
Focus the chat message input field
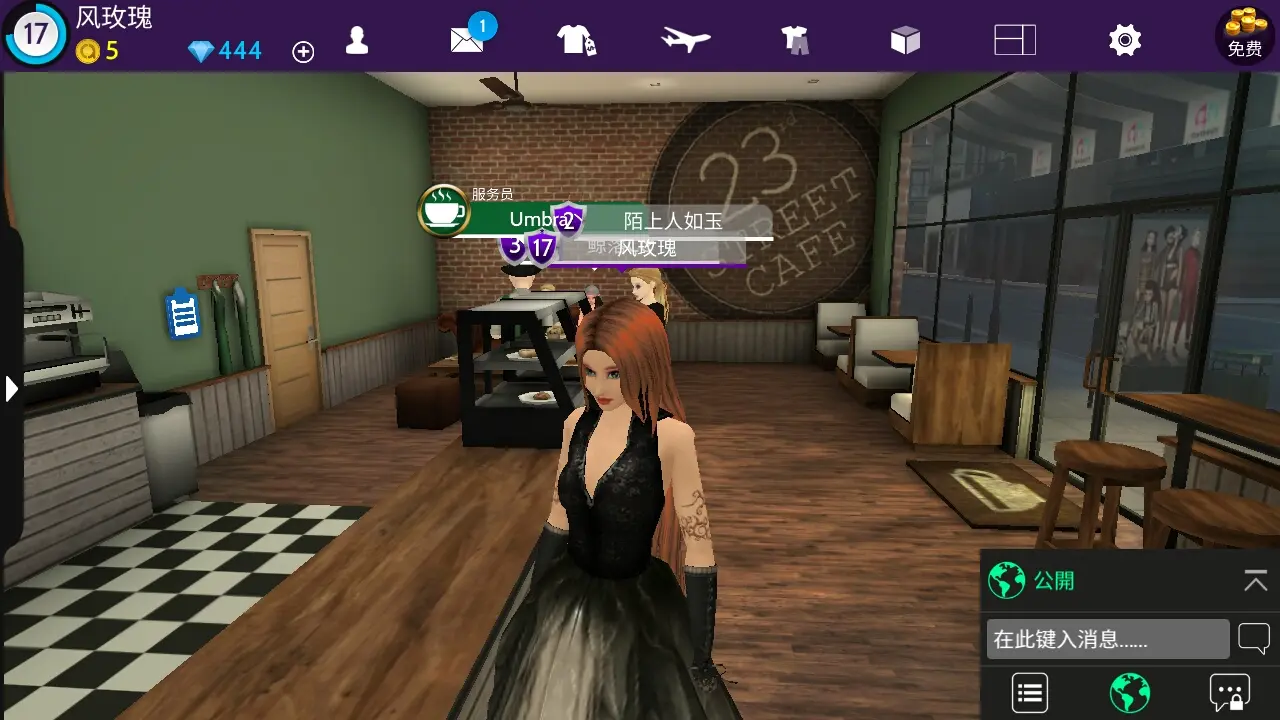1107,639
